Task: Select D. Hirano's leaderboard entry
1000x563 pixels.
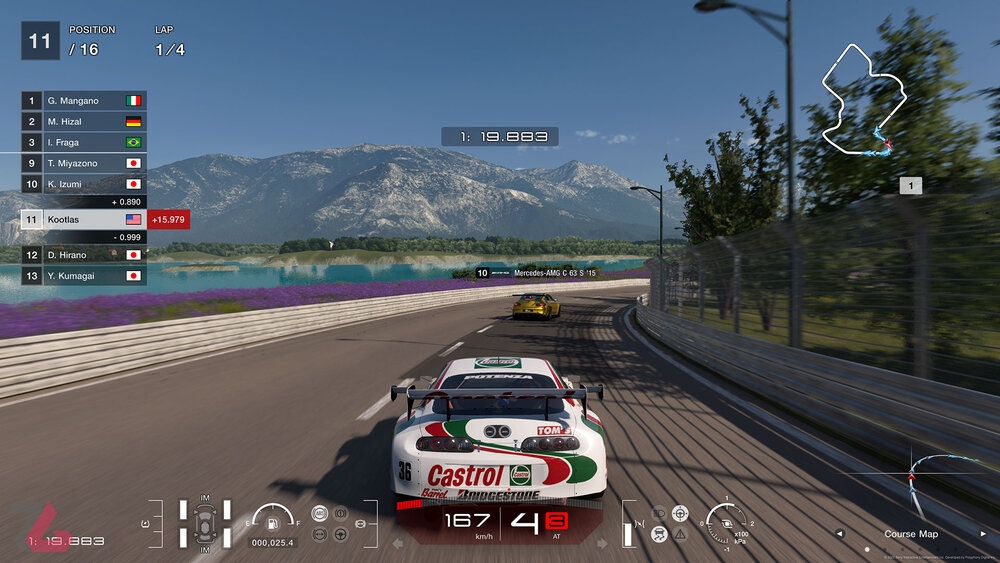Action: (84, 255)
